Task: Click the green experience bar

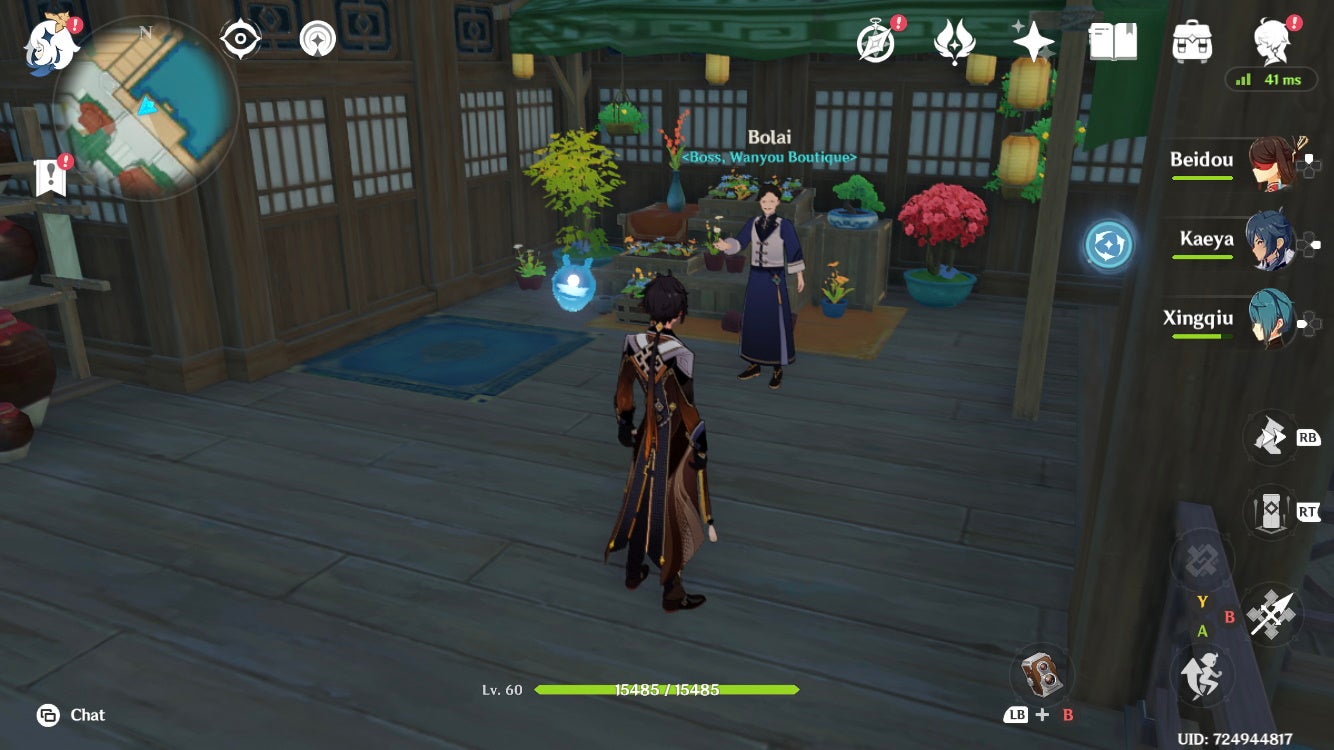Action: [667, 690]
